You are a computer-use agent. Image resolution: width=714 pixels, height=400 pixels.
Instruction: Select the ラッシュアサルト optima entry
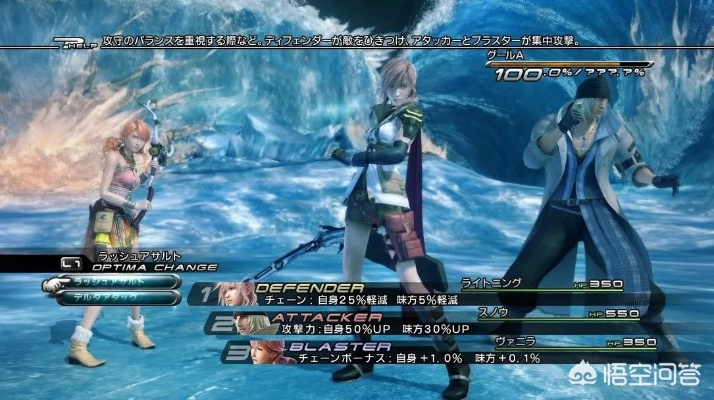click(115, 283)
